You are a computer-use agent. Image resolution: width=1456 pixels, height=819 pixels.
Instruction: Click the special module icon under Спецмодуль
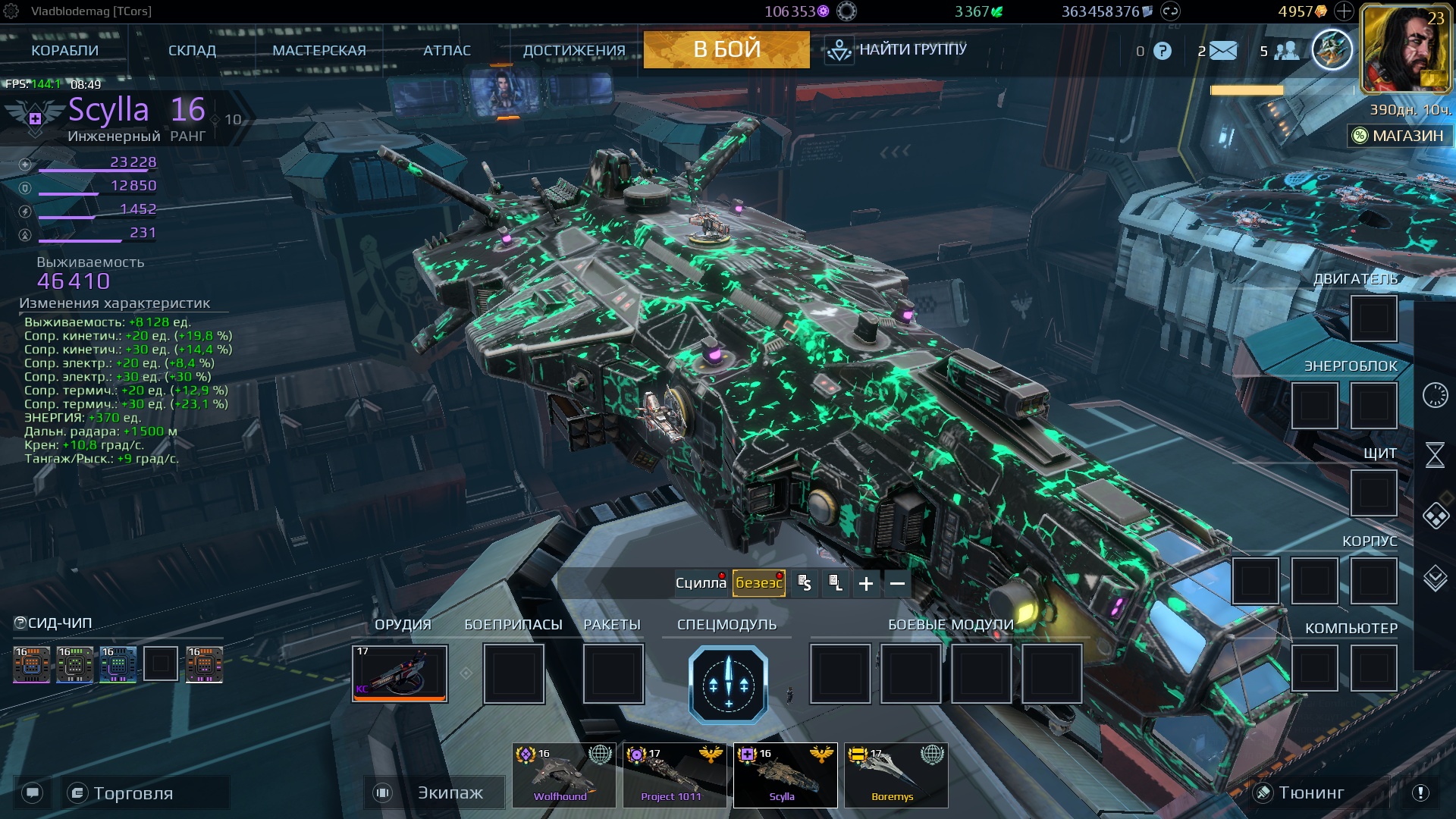pyautogui.click(x=728, y=685)
